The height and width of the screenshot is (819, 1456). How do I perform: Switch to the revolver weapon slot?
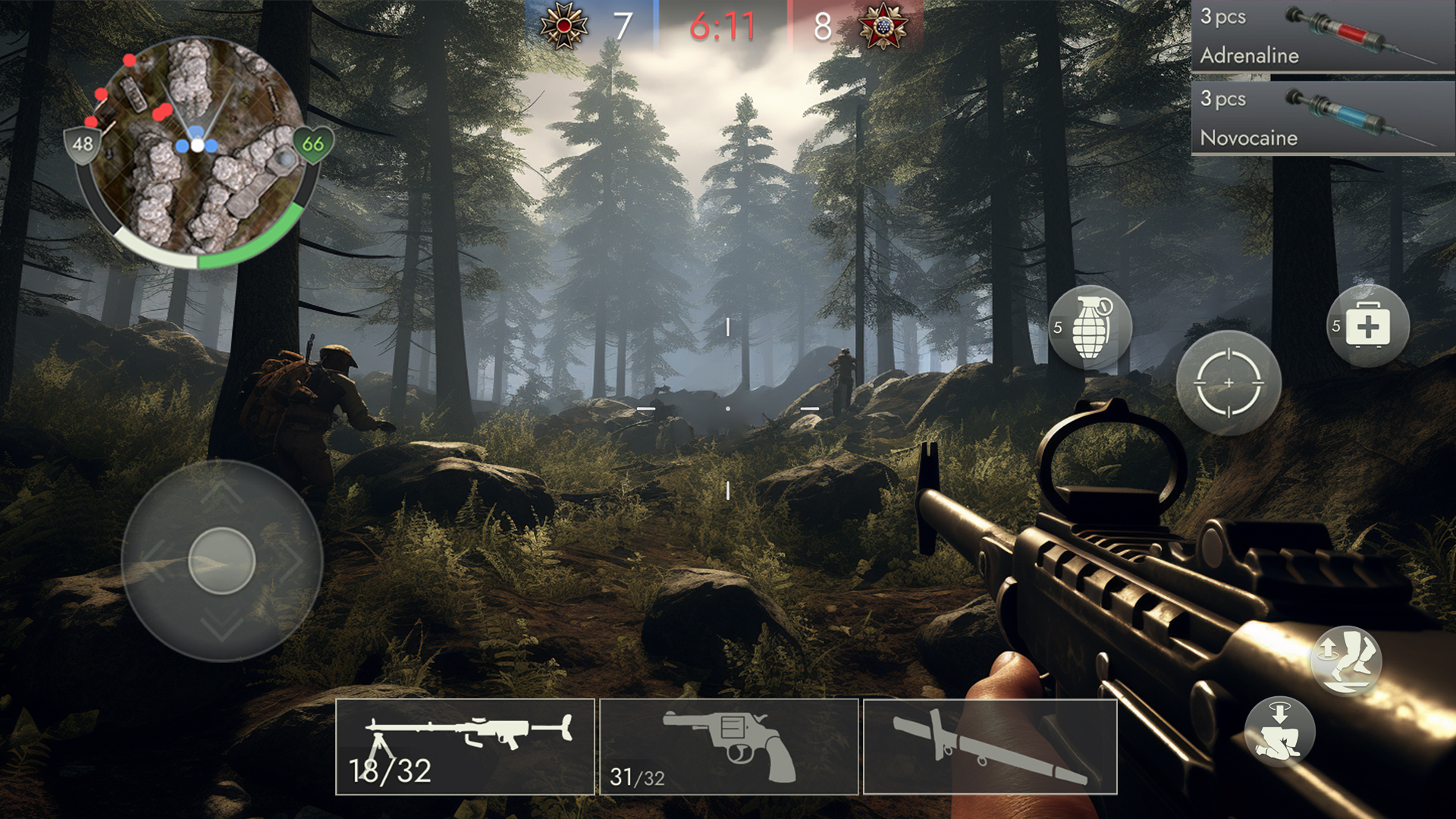click(x=728, y=747)
